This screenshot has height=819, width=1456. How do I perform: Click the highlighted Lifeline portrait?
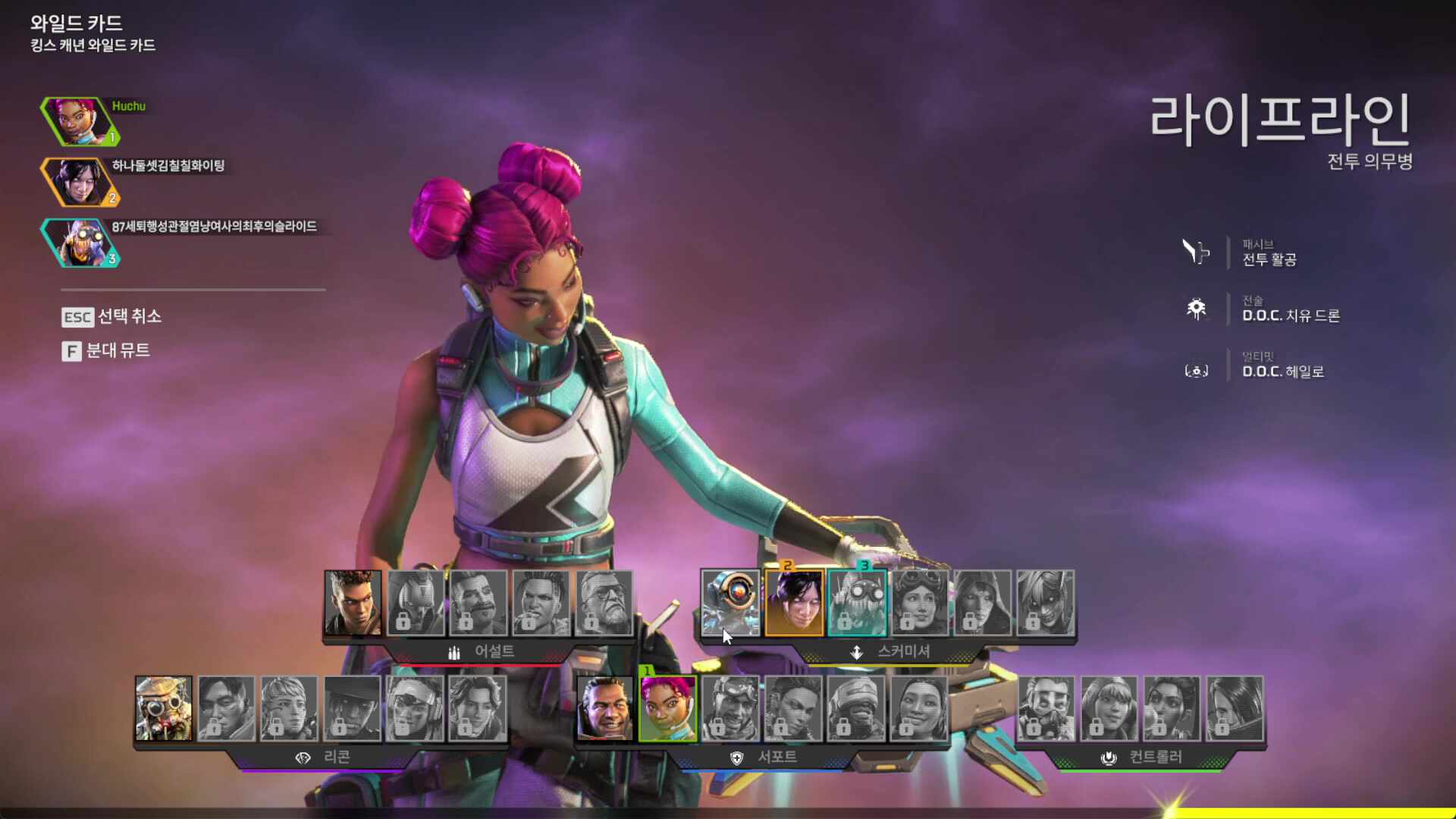coord(667,708)
